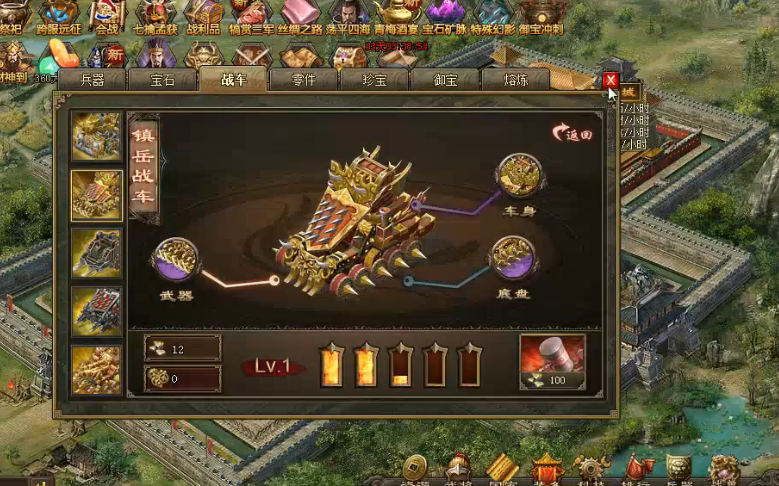Show the 熔炼 tab

515,80
